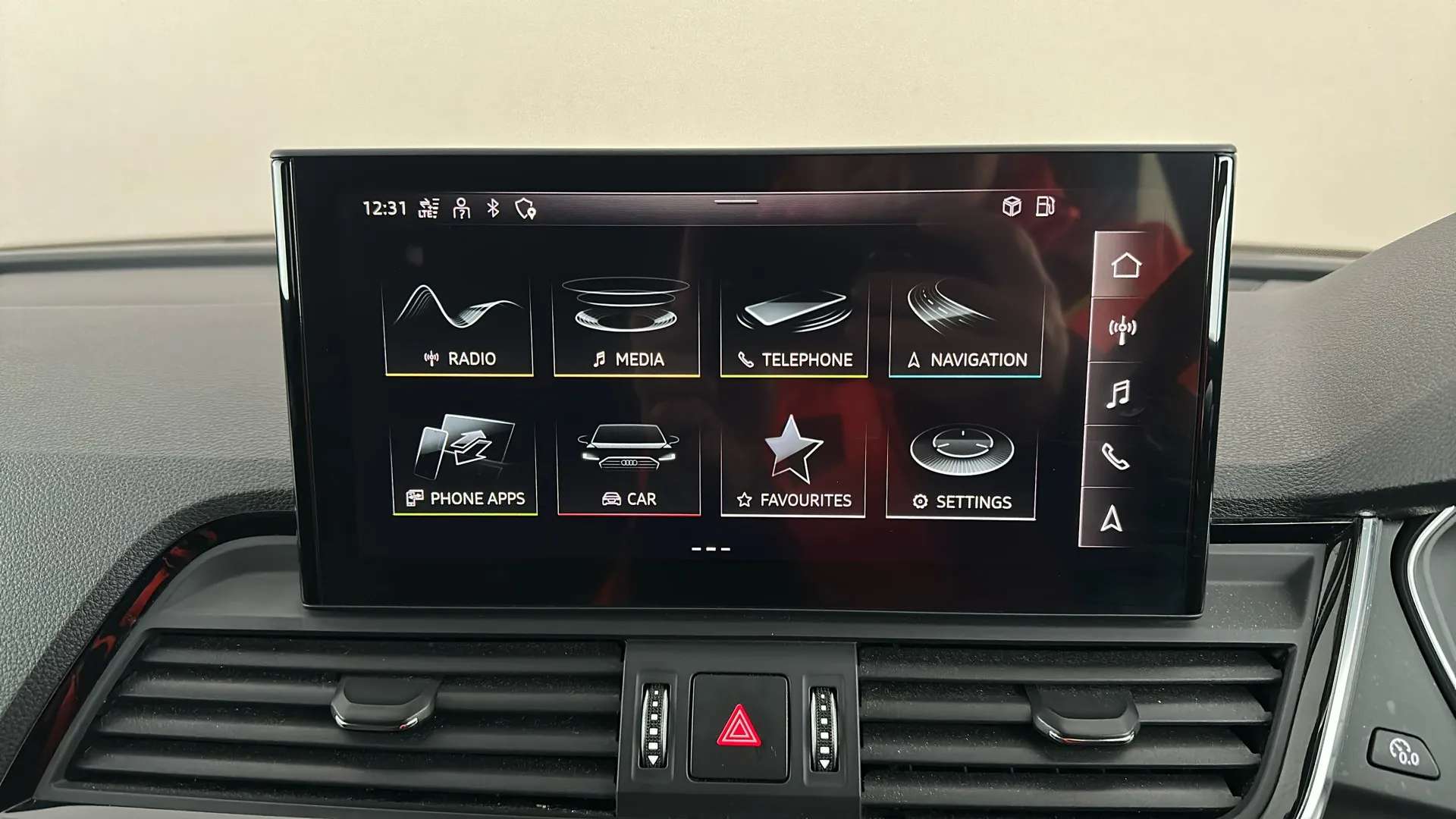The width and height of the screenshot is (1456, 819).
Task: Toggle Bluetooth via the status bar icon
Action: (x=494, y=209)
